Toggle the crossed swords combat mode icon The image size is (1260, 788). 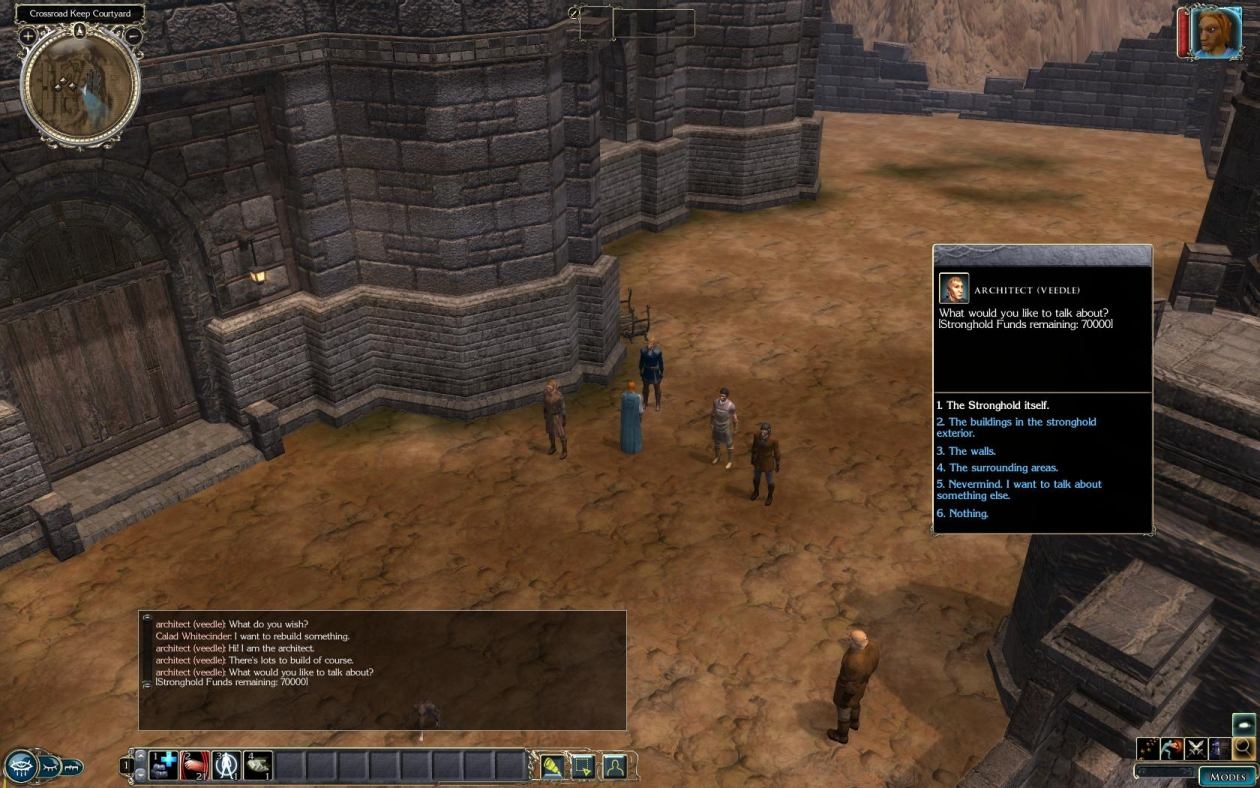click(1195, 749)
